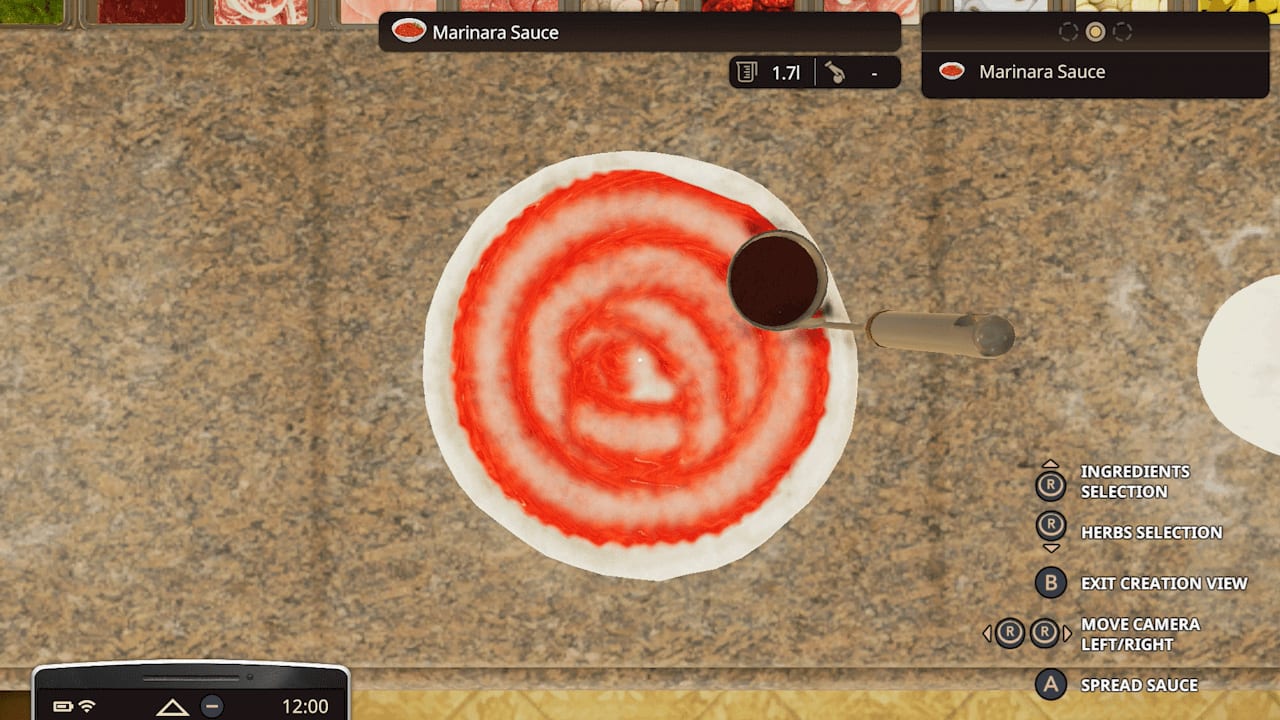The image size is (1280, 720).
Task: Click the down chevron below Herbs Selection
Action: 1051,547
